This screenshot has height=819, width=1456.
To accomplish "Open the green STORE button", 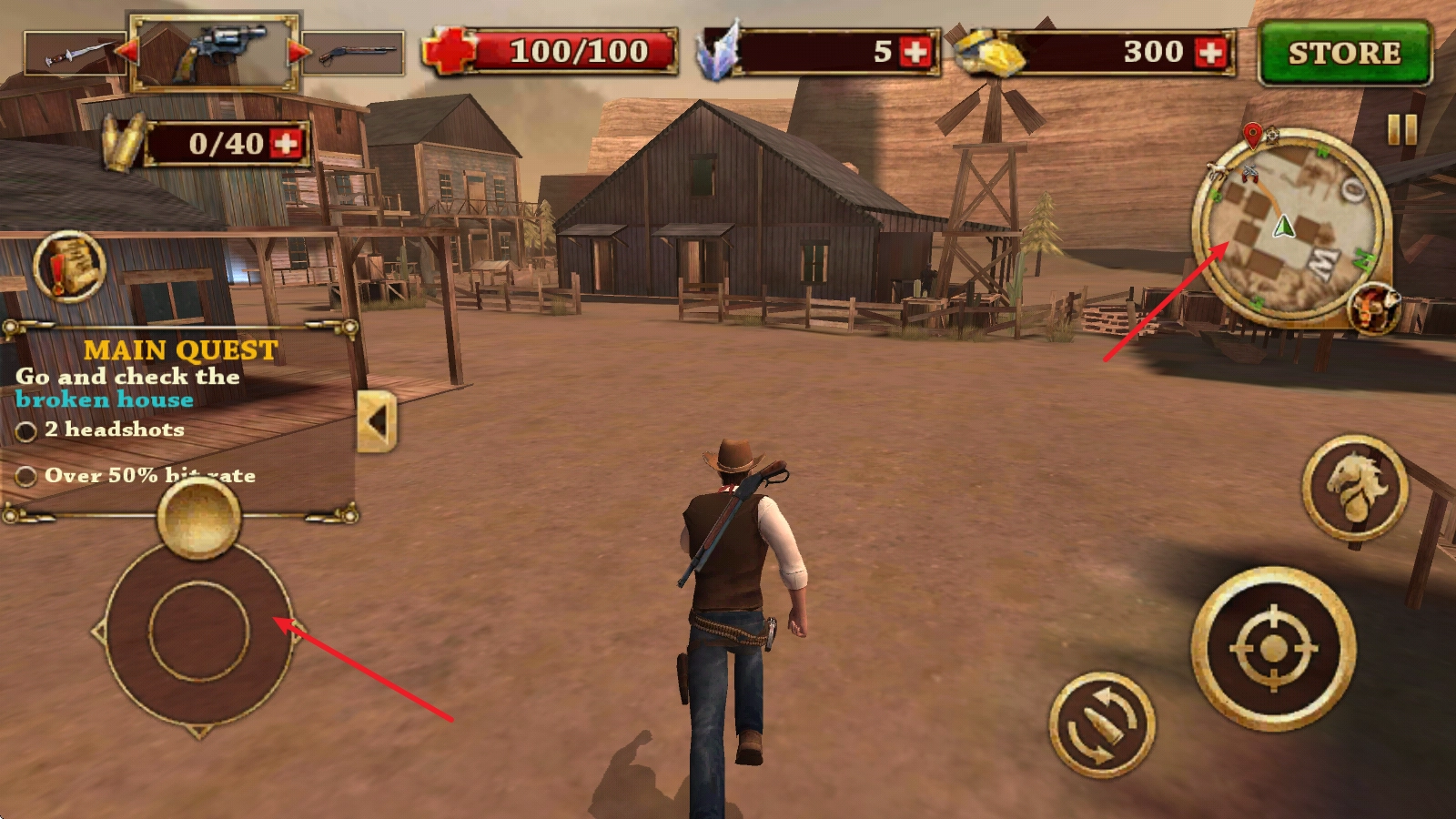I will [1344, 54].
